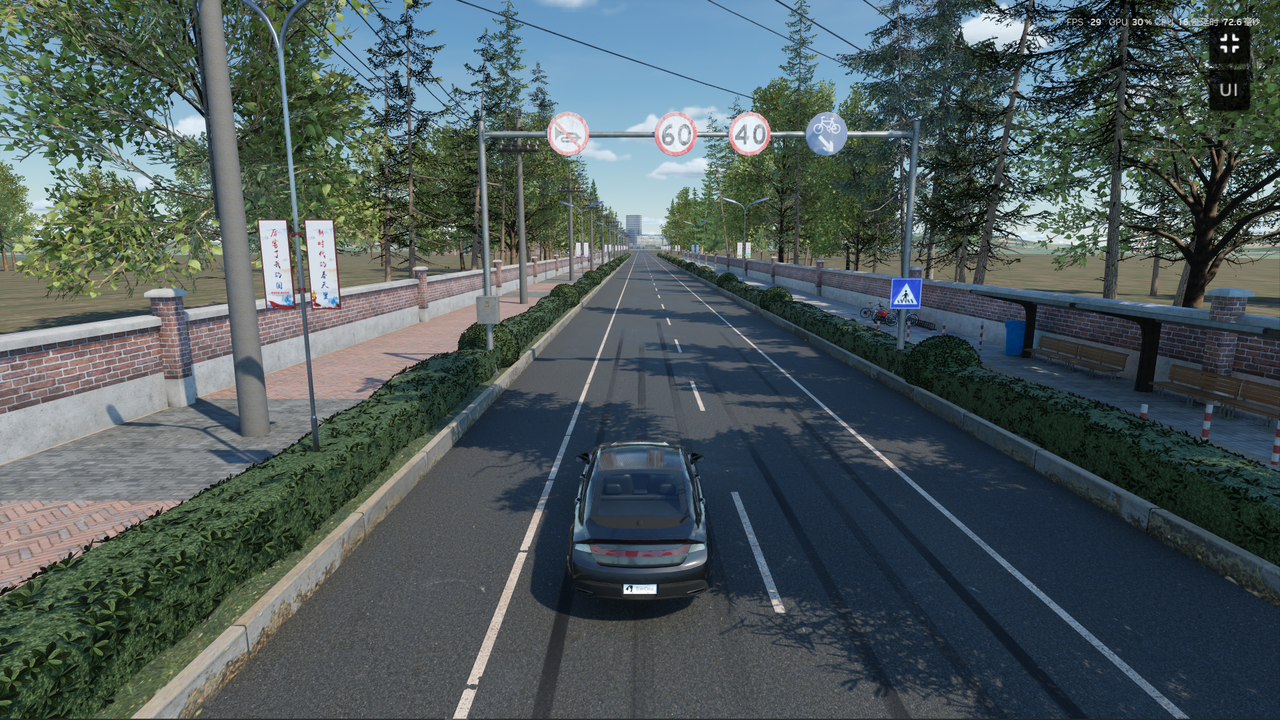This screenshot has height=720, width=1280.
Task: Toggle the UI button
Action: click(1229, 90)
